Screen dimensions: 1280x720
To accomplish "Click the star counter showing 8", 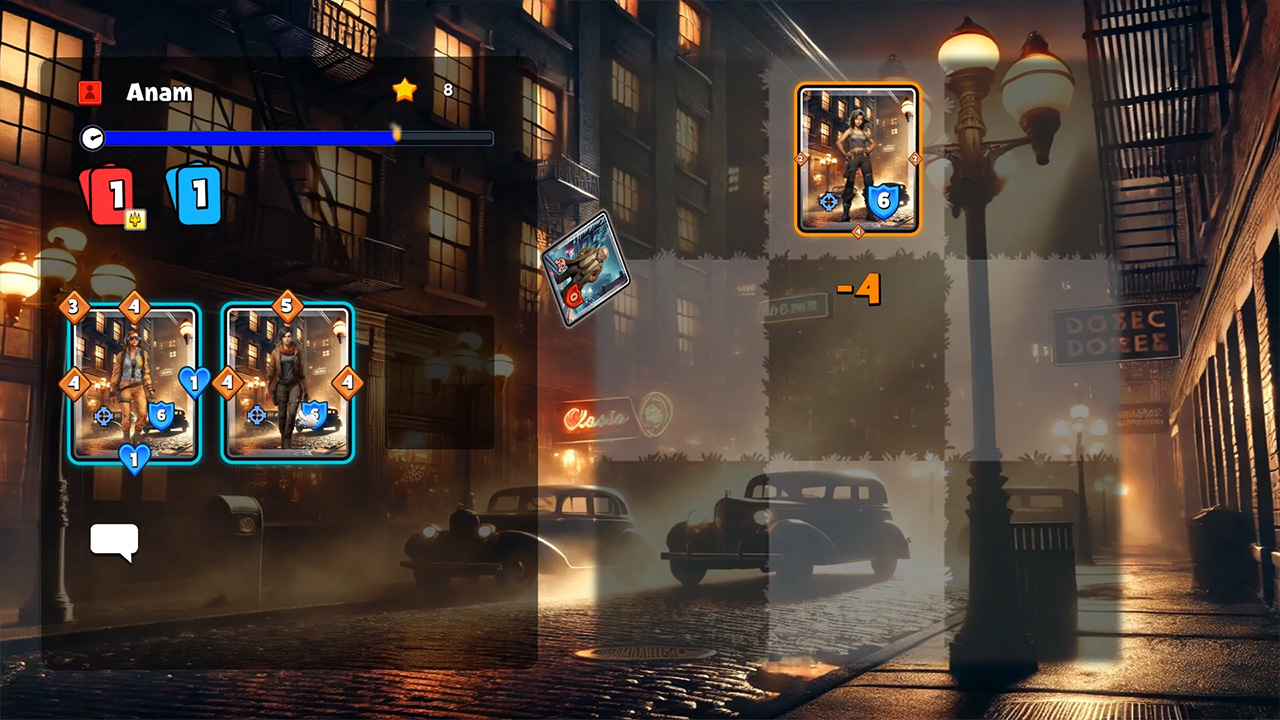I will point(448,90).
